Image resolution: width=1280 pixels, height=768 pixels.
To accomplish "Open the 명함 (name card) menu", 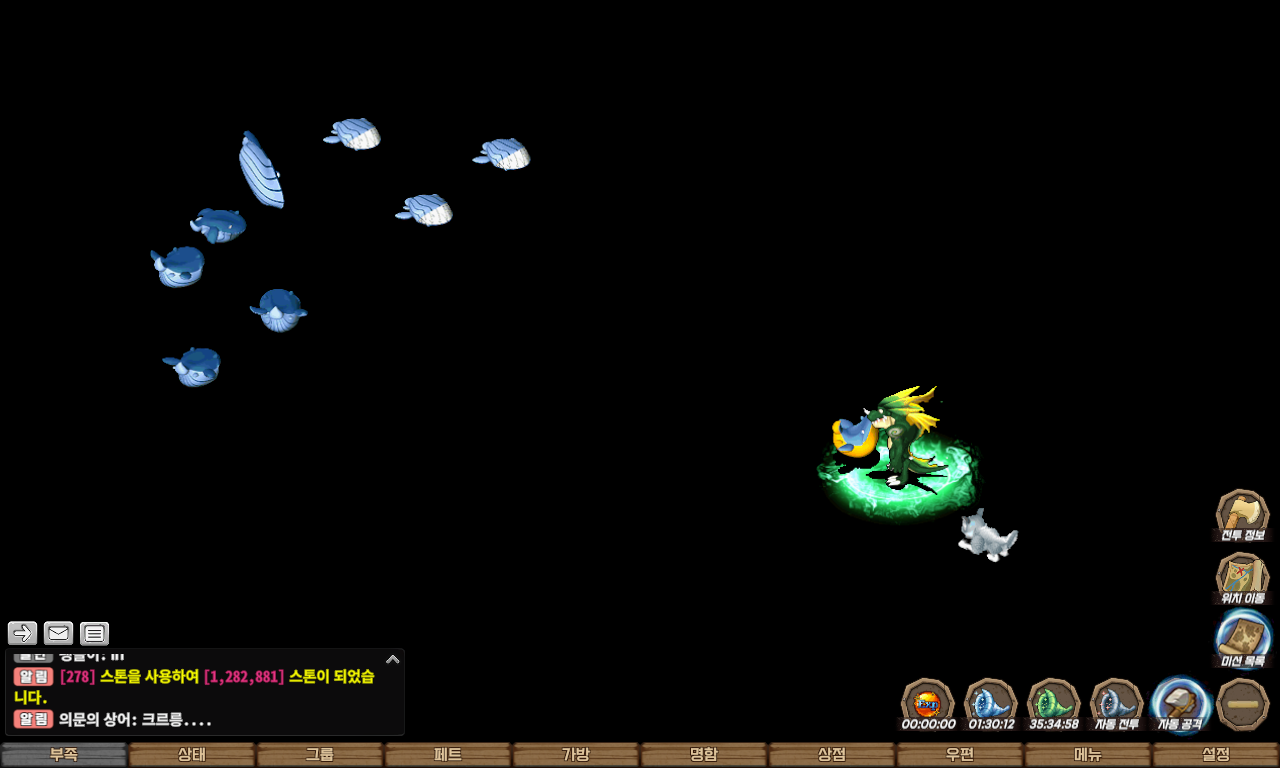I will tap(704, 755).
